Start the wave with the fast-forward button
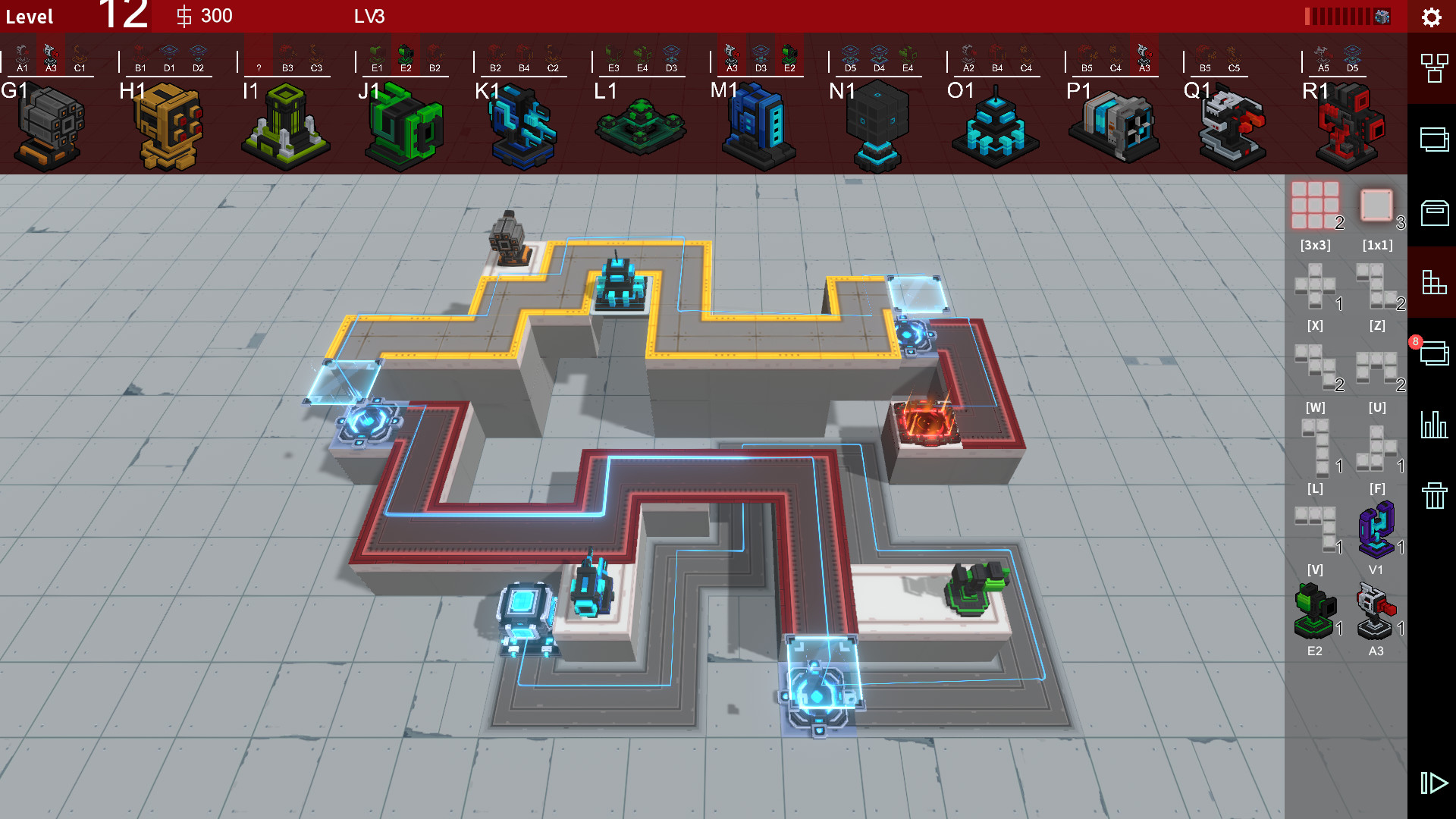1456x819 pixels. pyautogui.click(x=1432, y=783)
